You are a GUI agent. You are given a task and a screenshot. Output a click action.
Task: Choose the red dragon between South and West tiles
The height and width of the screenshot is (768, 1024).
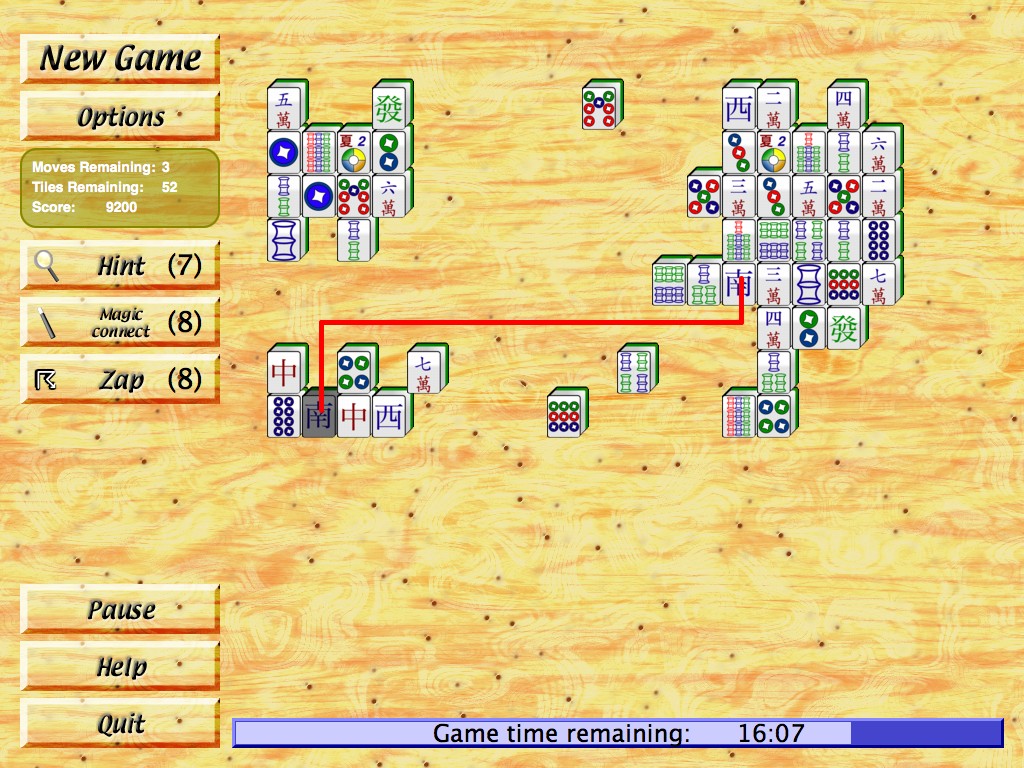click(354, 416)
